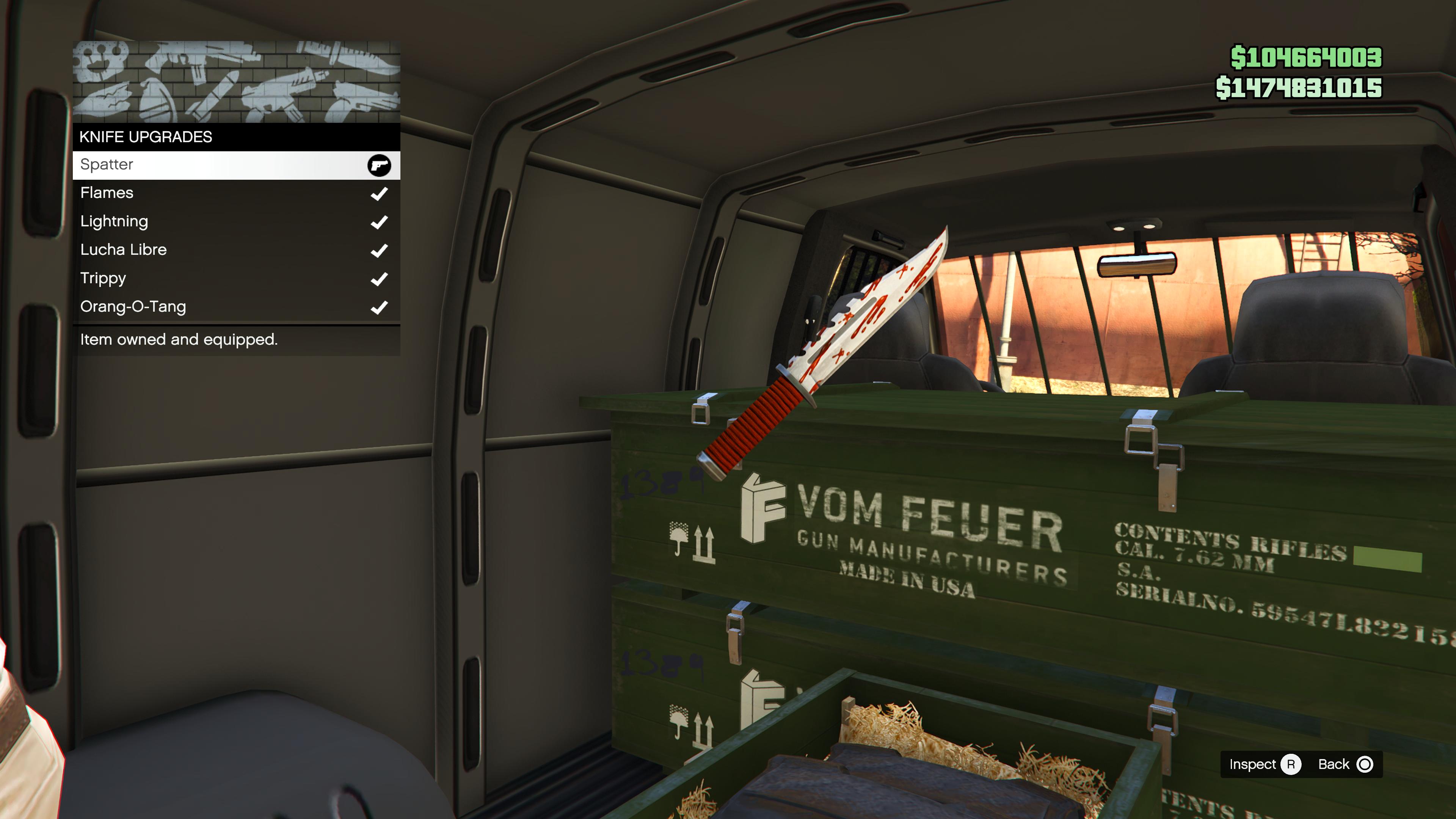Pick the Lucha Libre knife finish

[x=236, y=250]
